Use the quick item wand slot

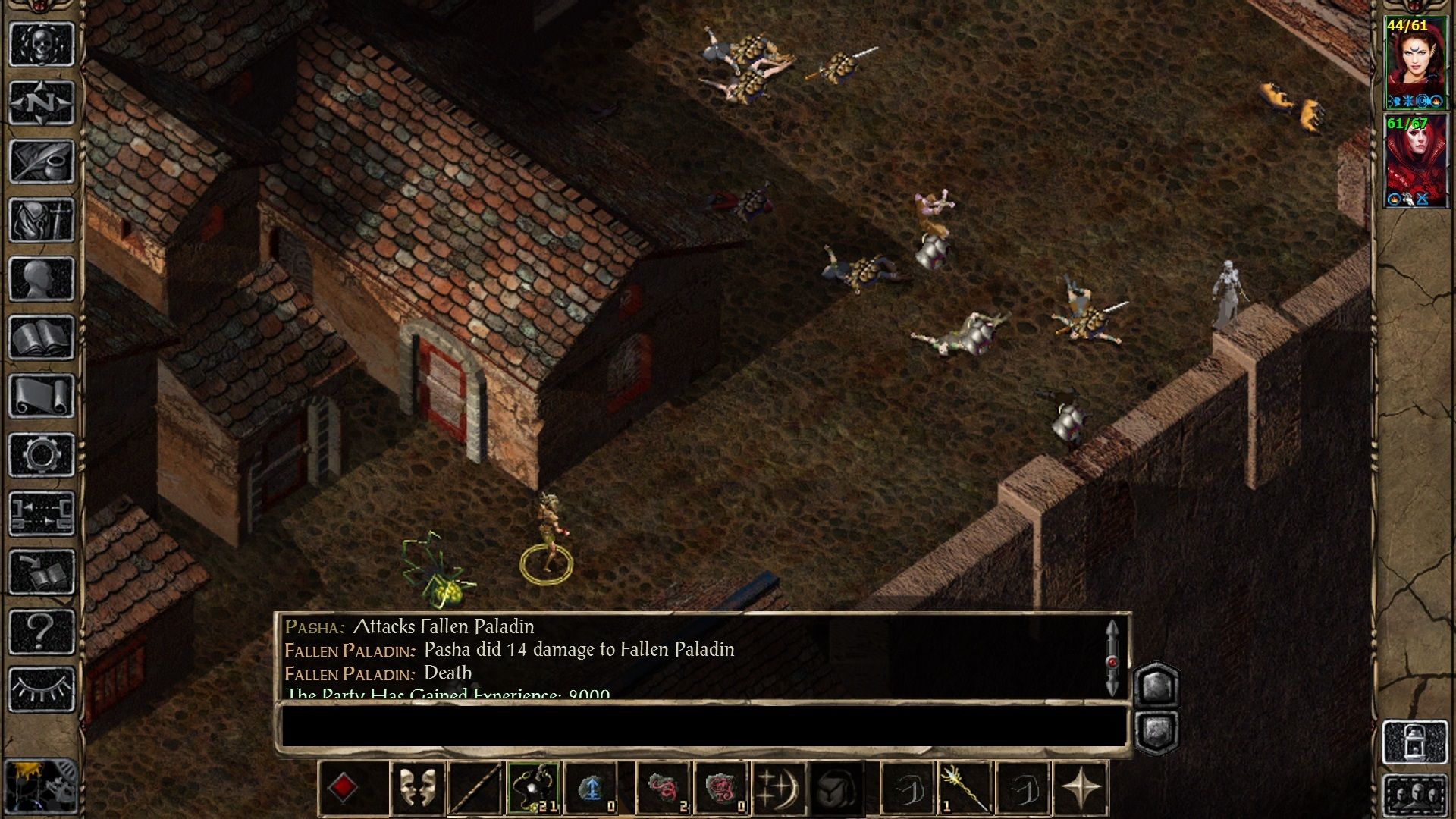click(x=964, y=789)
